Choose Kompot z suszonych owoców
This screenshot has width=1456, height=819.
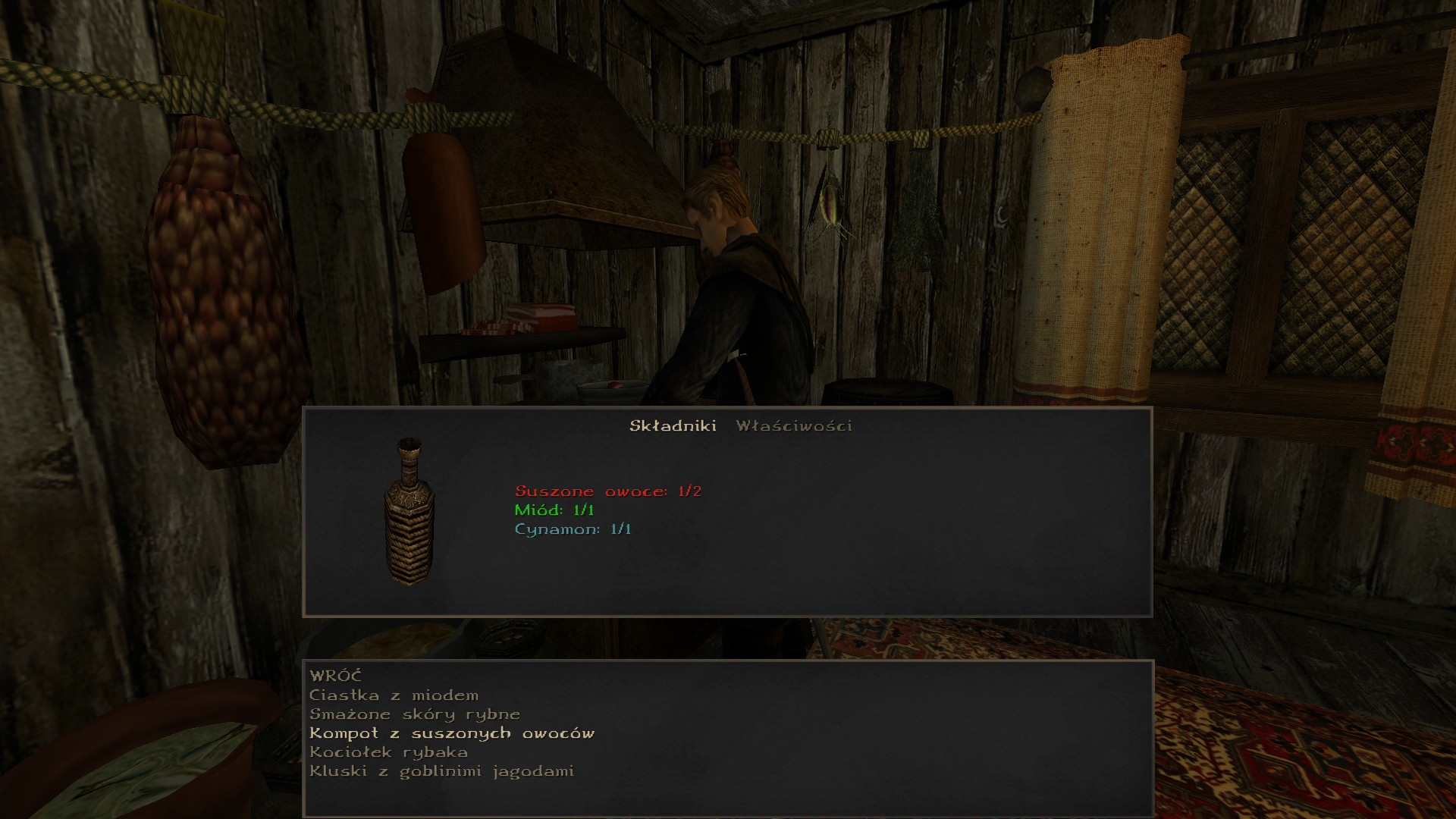tap(451, 733)
